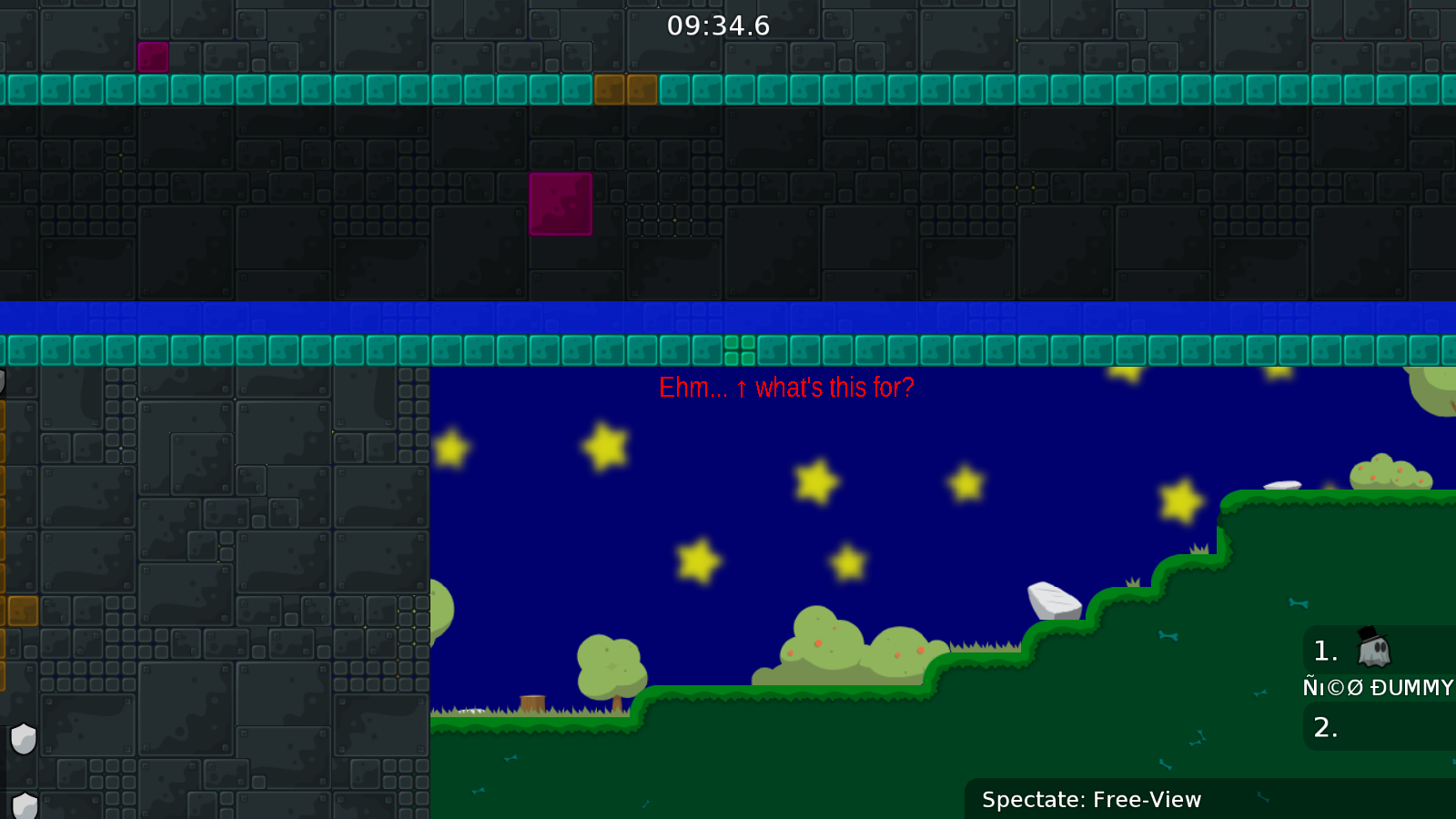Click the top shield armor pickup

[x=23, y=740]
